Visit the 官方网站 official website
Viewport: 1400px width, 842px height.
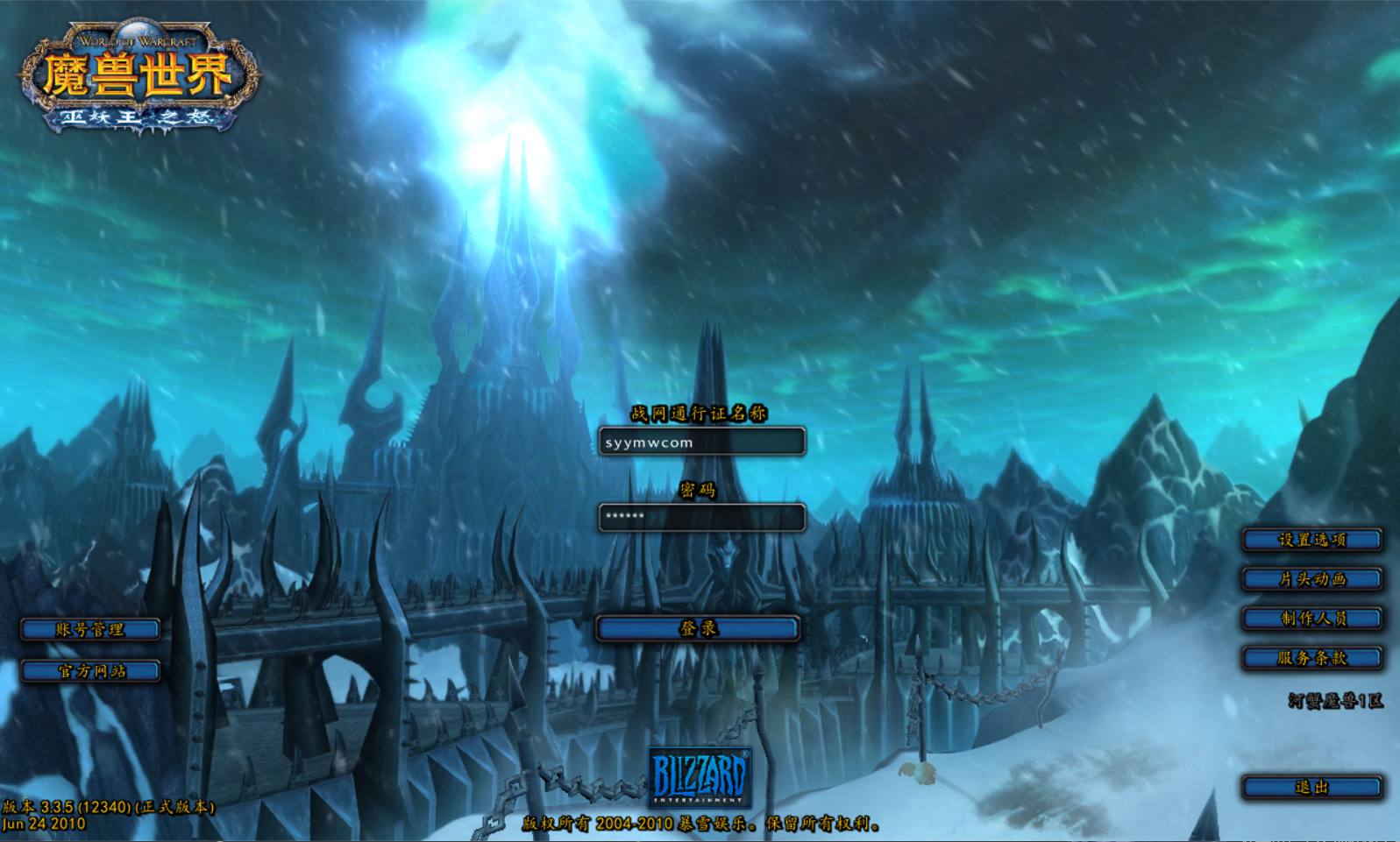click(91, 671)
